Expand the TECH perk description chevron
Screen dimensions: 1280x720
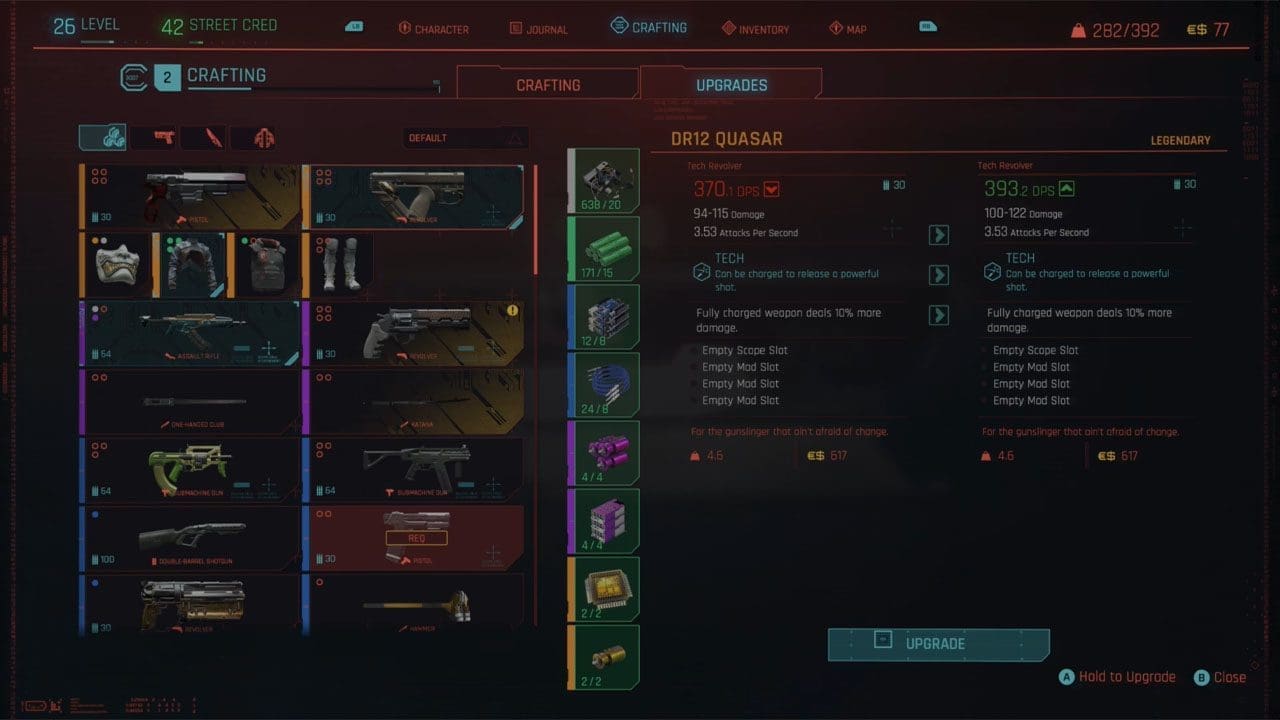click(x=938, y=275)
